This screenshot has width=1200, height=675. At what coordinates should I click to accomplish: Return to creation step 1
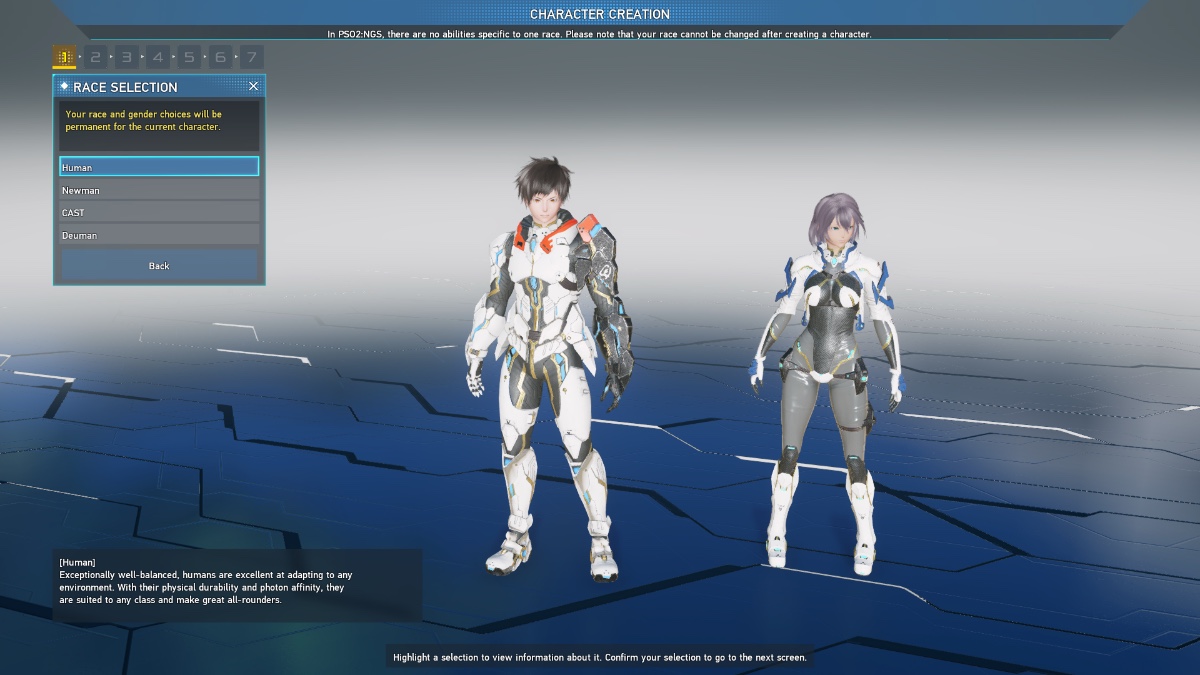tap(64, 57)
